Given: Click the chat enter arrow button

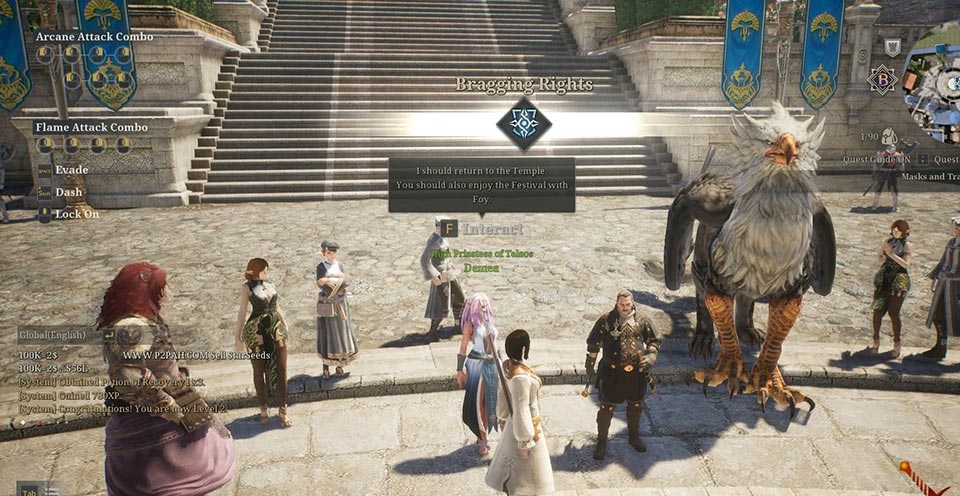Looking at the screenshot, I should pos(108,335).
